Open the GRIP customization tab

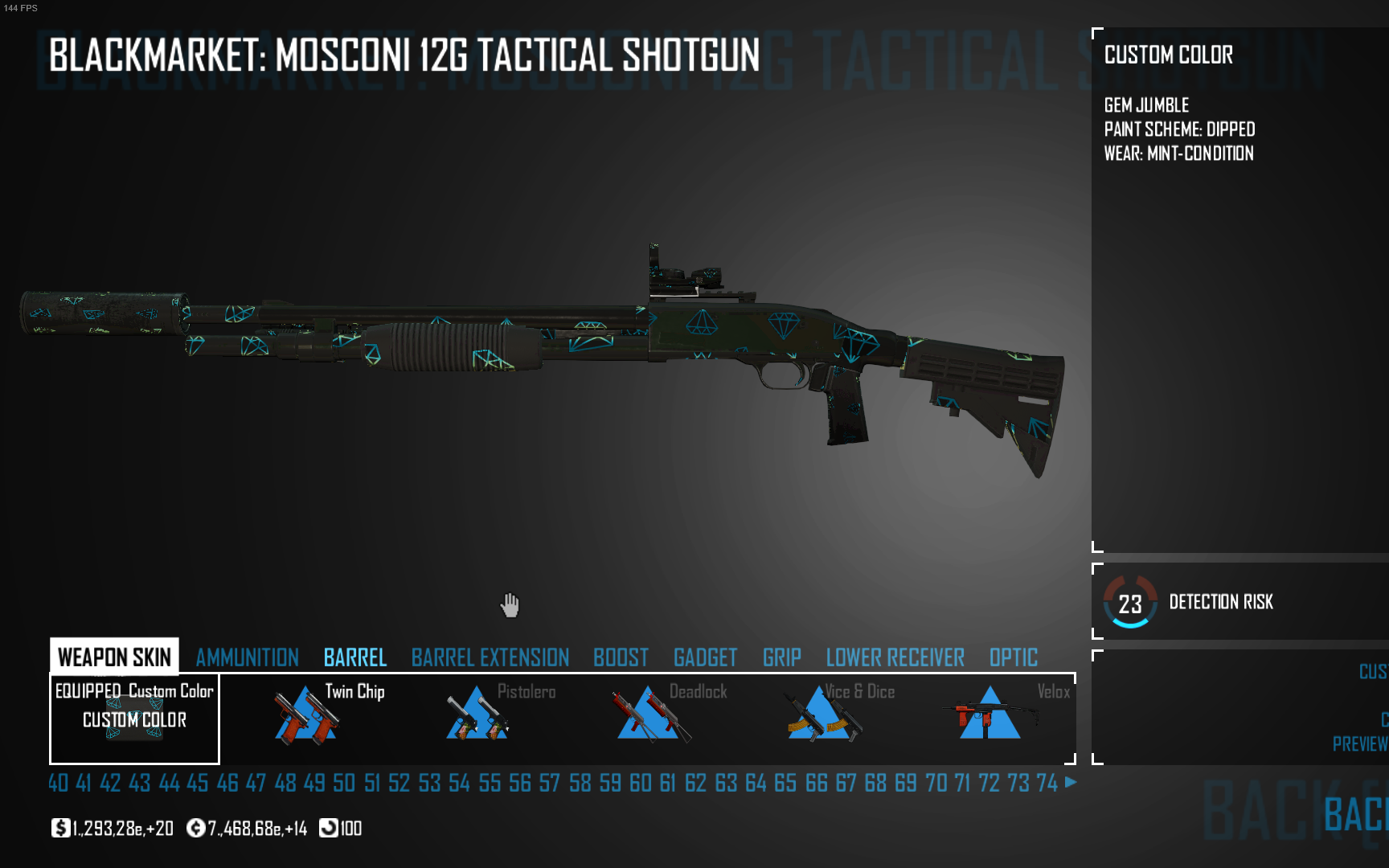click(781, 657)
